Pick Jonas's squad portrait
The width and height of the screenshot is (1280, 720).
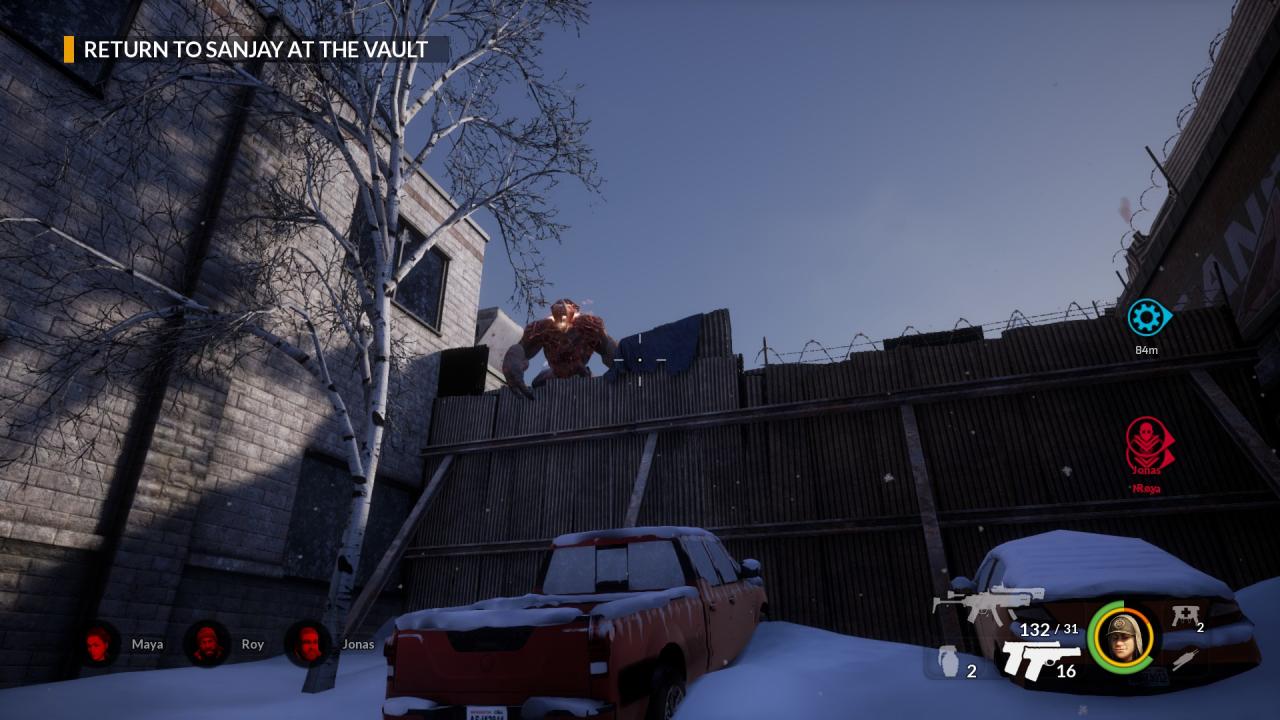click(x=308, y=643)
